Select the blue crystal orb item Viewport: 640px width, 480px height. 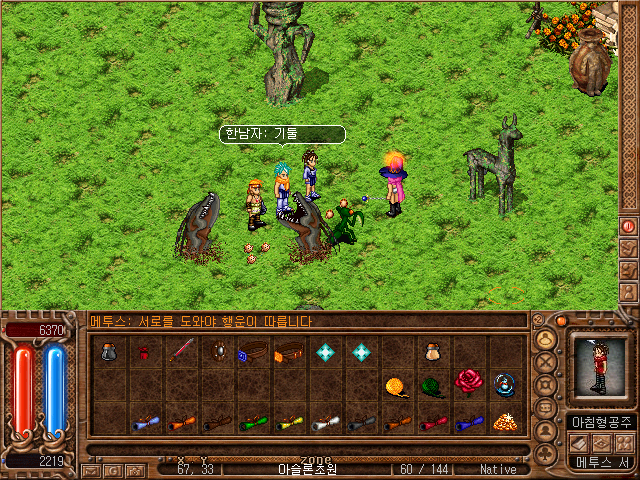[504, 385]
